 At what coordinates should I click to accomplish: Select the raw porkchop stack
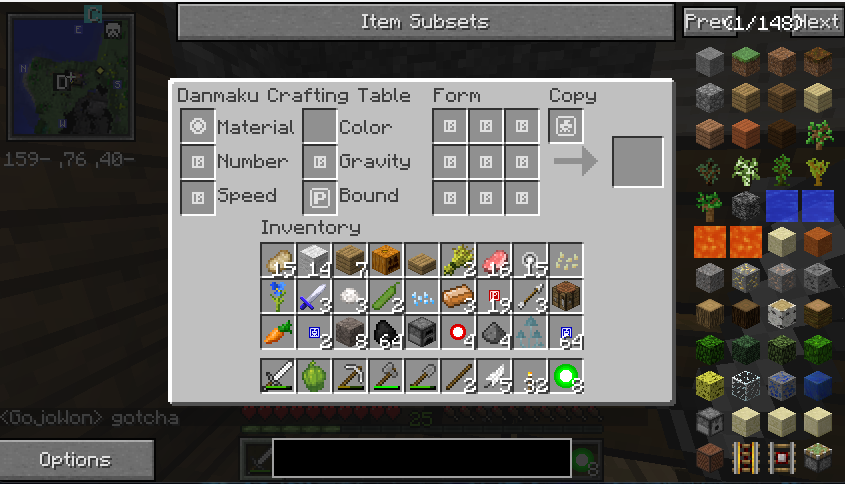[494, 261]
